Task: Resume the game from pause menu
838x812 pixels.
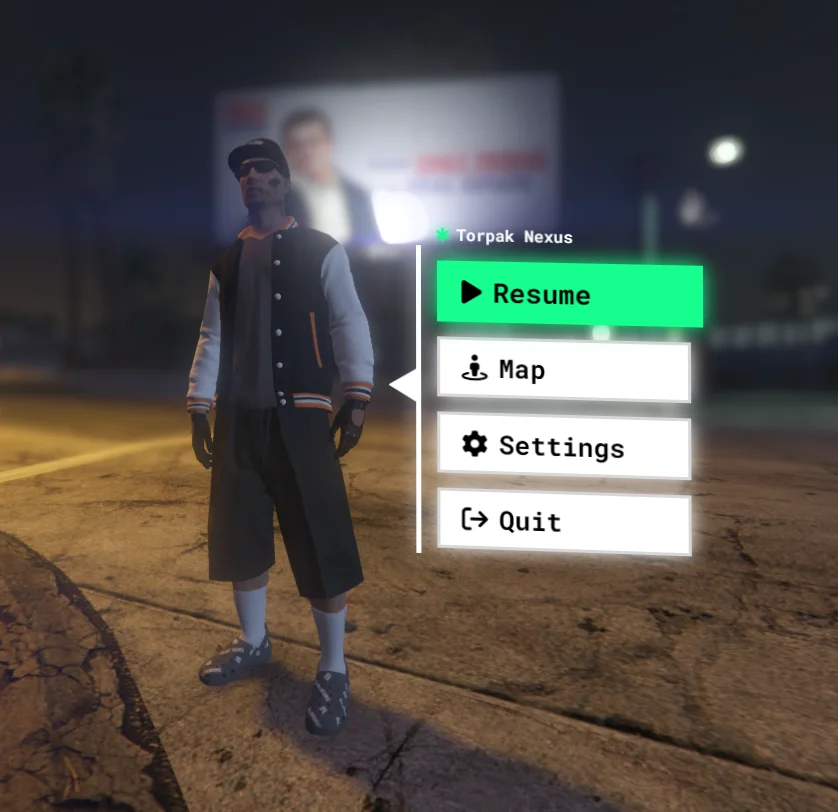Action: point(569,295)
